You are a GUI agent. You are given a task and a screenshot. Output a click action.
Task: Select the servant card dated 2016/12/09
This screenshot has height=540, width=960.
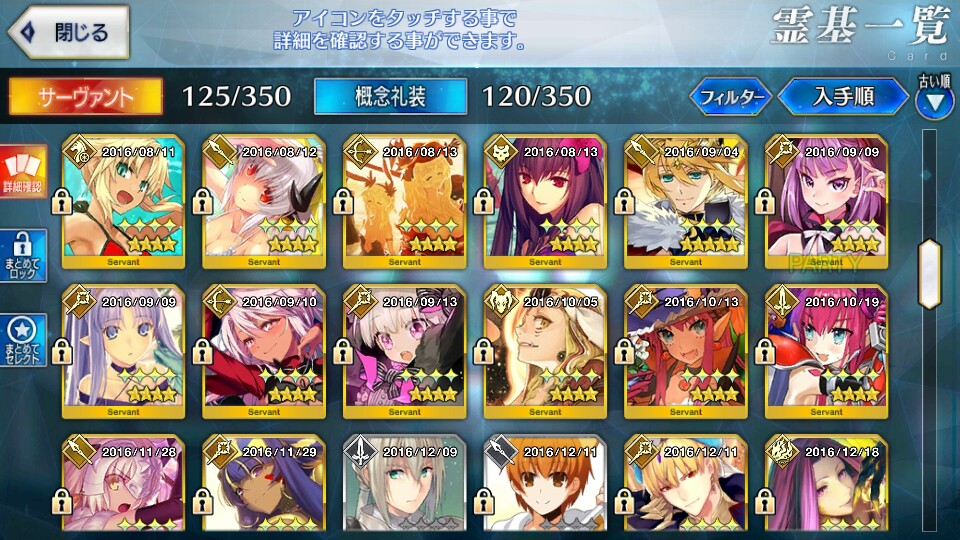[x=404, y=485]
